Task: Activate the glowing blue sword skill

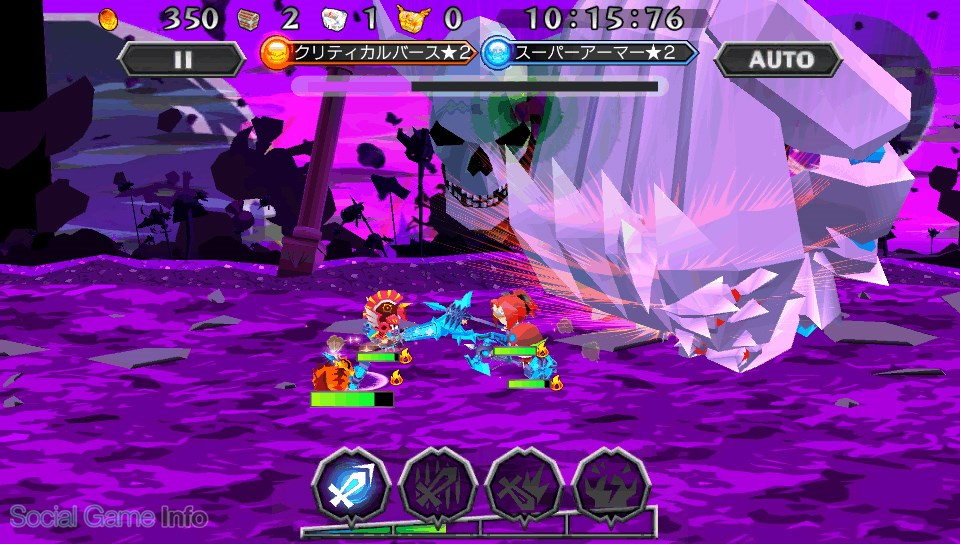Action: pos(349,483)
